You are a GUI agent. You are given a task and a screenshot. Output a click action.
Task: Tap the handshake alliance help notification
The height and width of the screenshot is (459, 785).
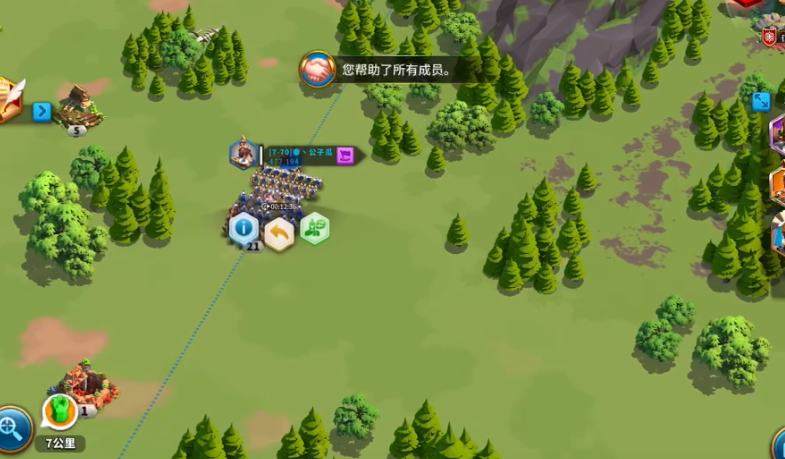click(317, 69)
